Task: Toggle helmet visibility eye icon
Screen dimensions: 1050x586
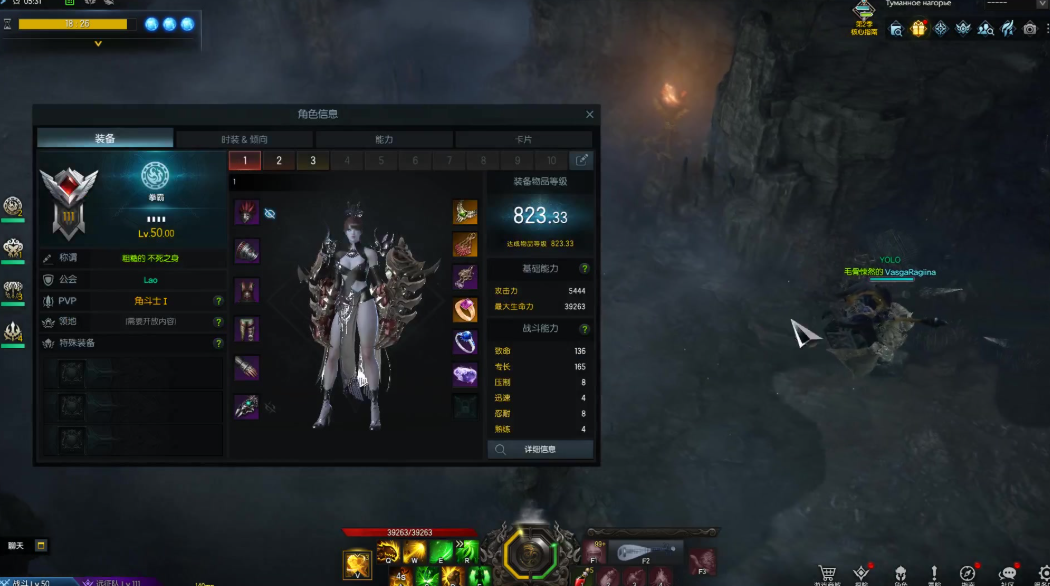Action: click(x=270, y=213)
